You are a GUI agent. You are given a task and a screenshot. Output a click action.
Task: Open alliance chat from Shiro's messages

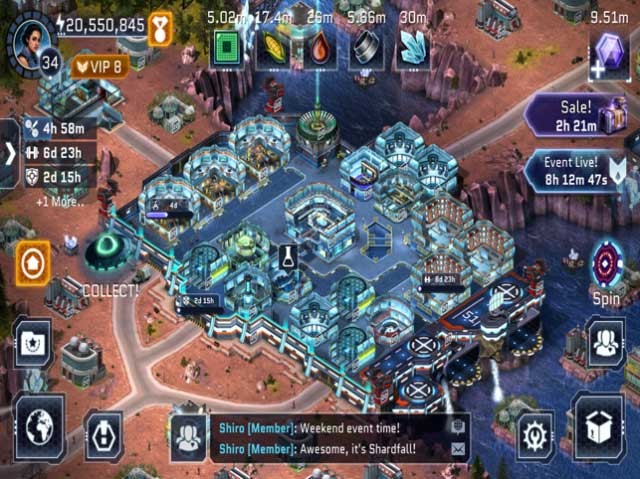tap(330, 438)
